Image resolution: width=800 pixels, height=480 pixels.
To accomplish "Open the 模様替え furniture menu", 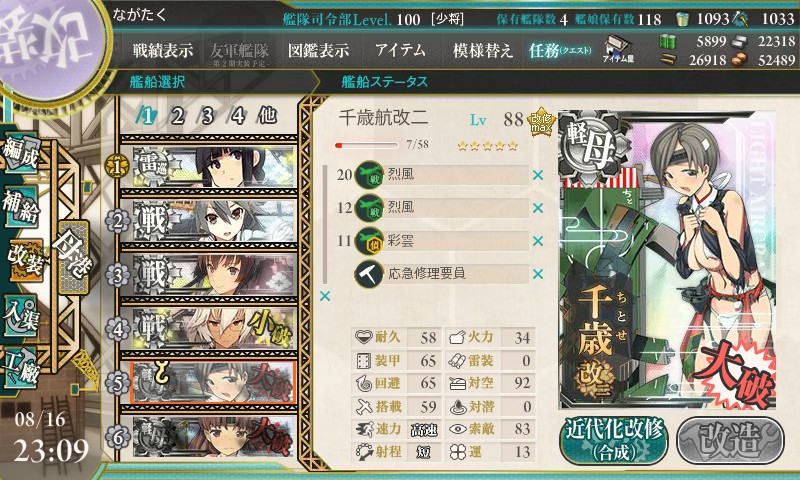I will [x=482, y=50].
